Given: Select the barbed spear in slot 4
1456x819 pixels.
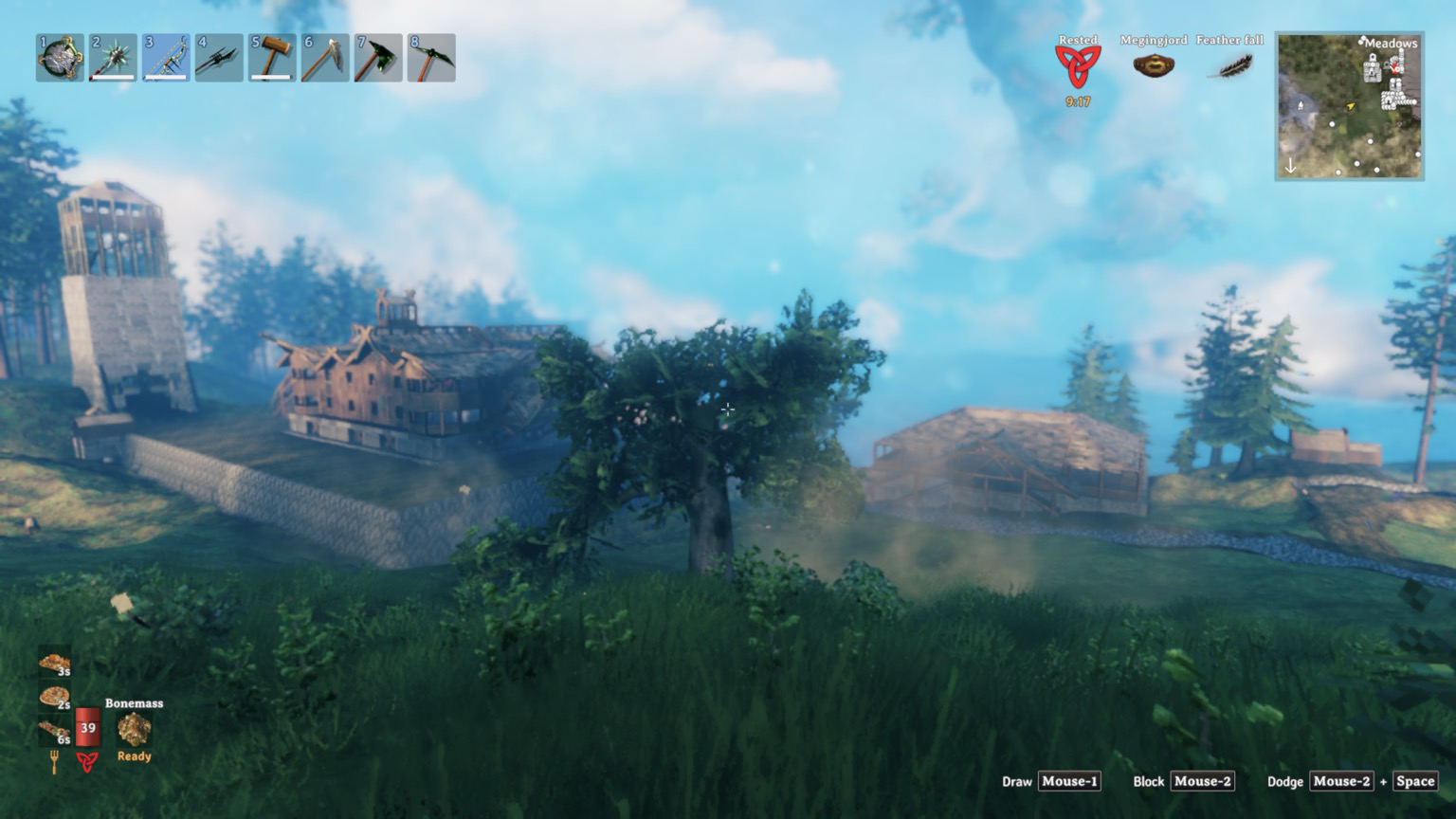Looking at the screenshot, I should tap(219, 58).
